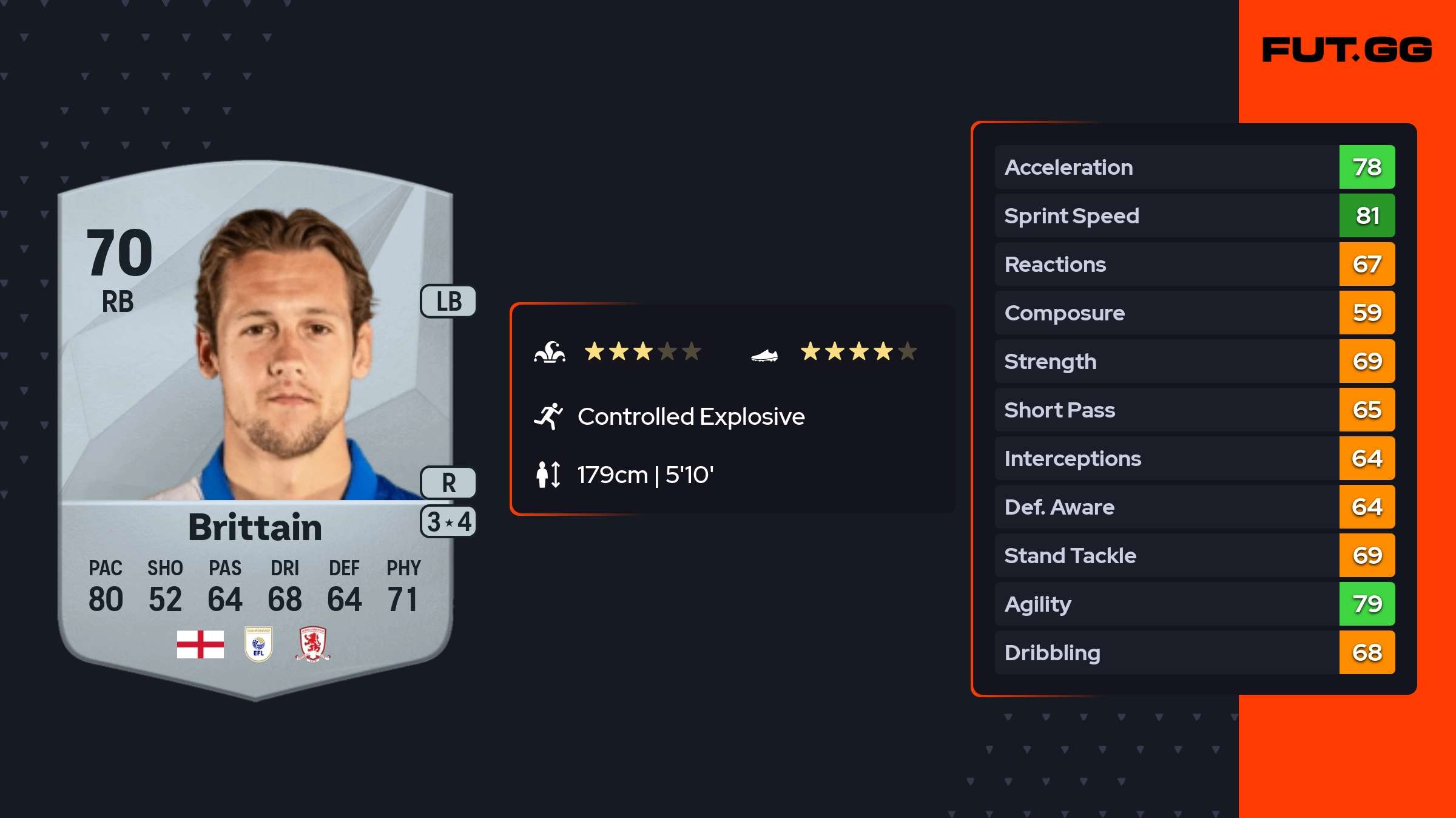Click the Composure stat row

tap(1194, 313)
